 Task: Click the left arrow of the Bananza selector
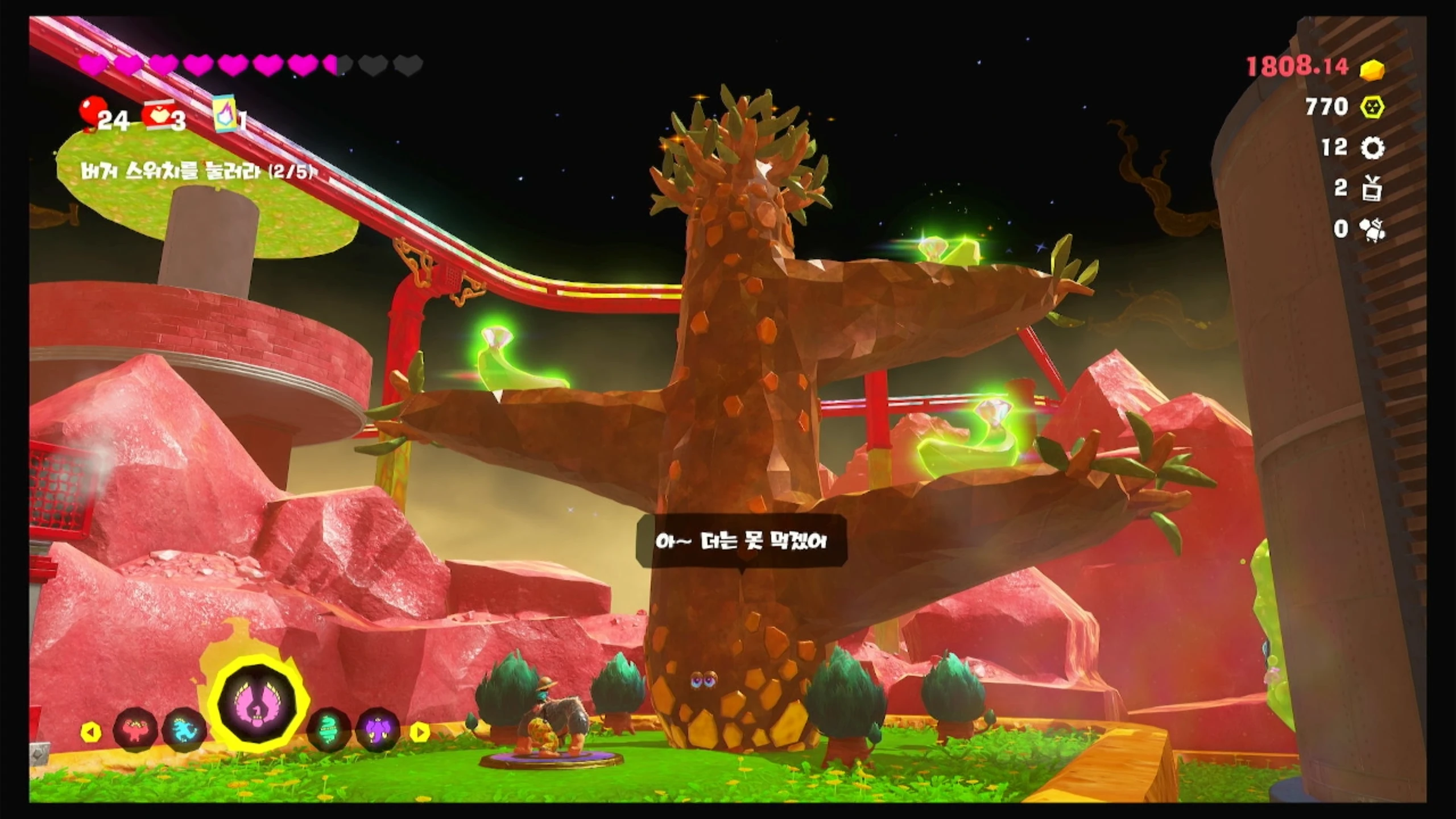tap(90, 732)
